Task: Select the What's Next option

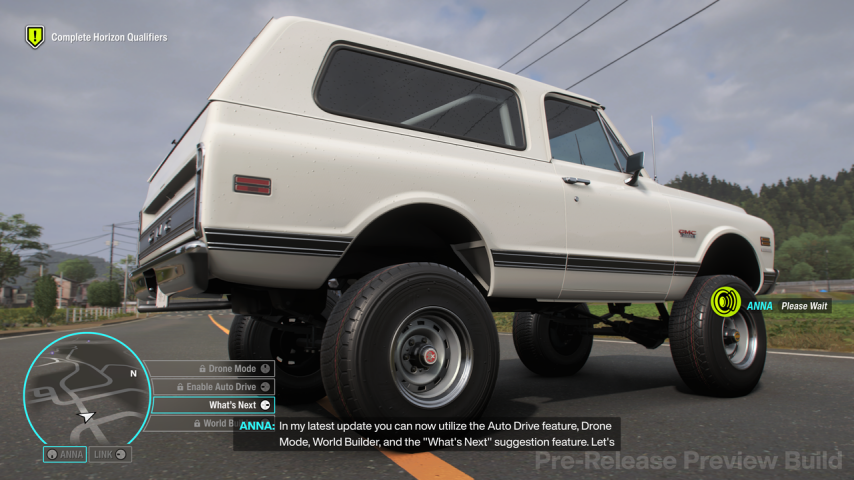Action: click(212, 405)
